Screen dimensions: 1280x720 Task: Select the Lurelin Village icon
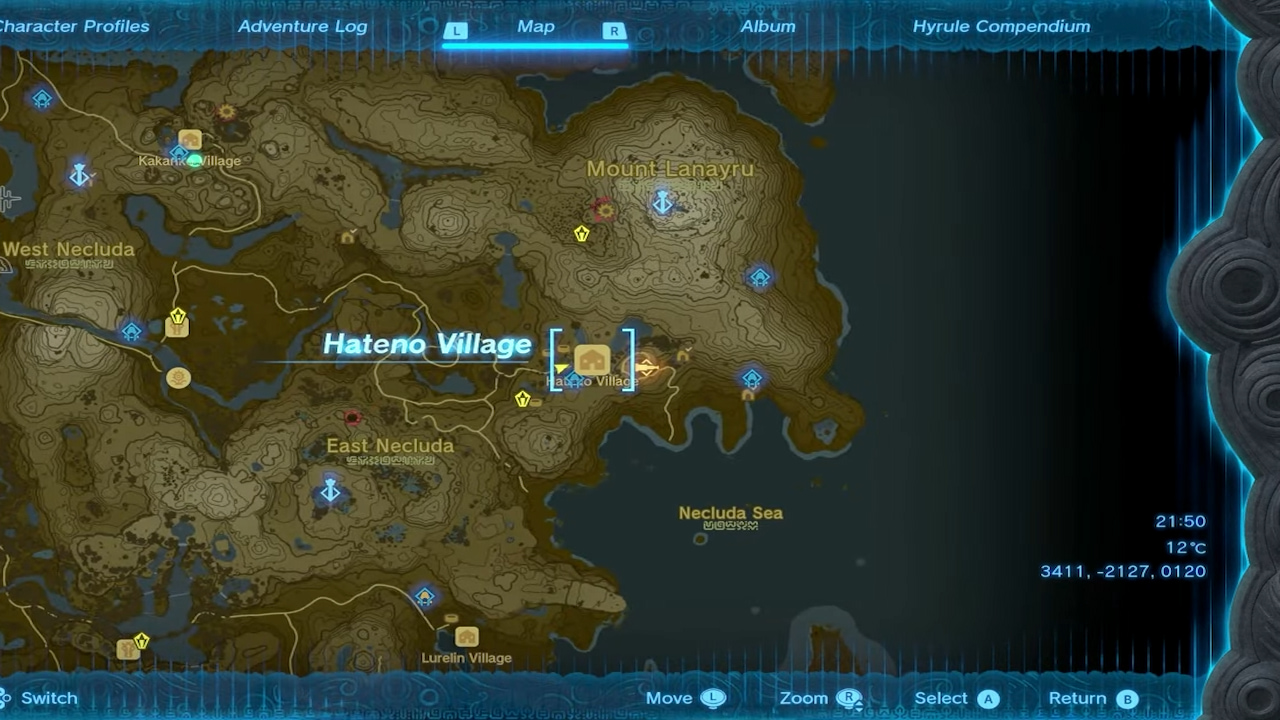coord(466,639)
